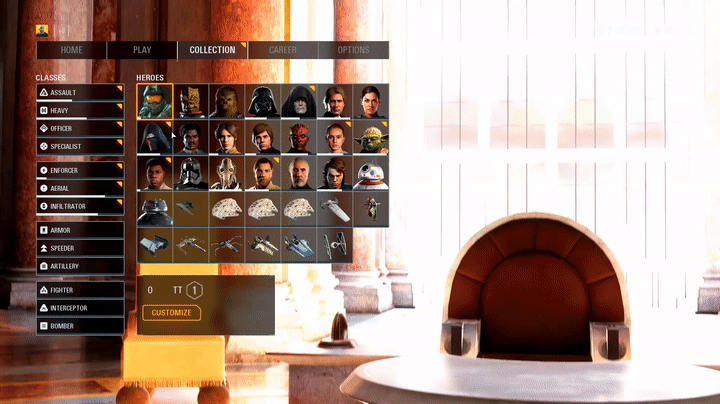720x404 pixels.
Task: Open the Home tab
Action: coord(71,50)
